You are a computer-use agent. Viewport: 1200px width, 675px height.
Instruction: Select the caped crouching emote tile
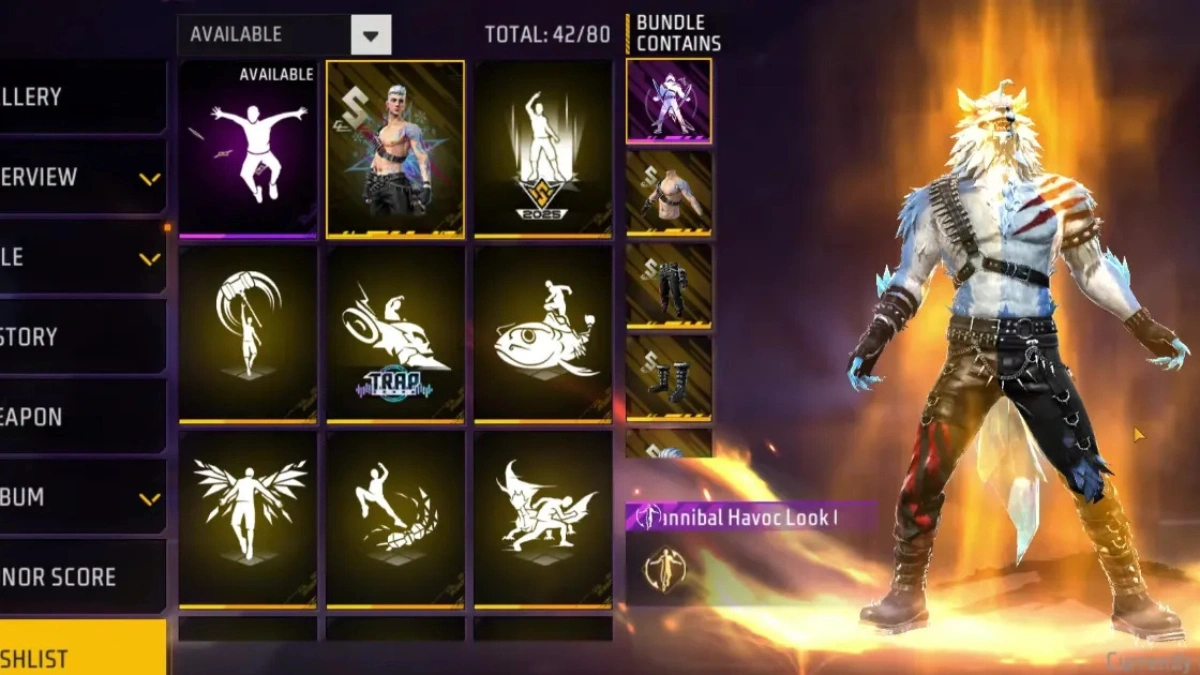(543, 519)
